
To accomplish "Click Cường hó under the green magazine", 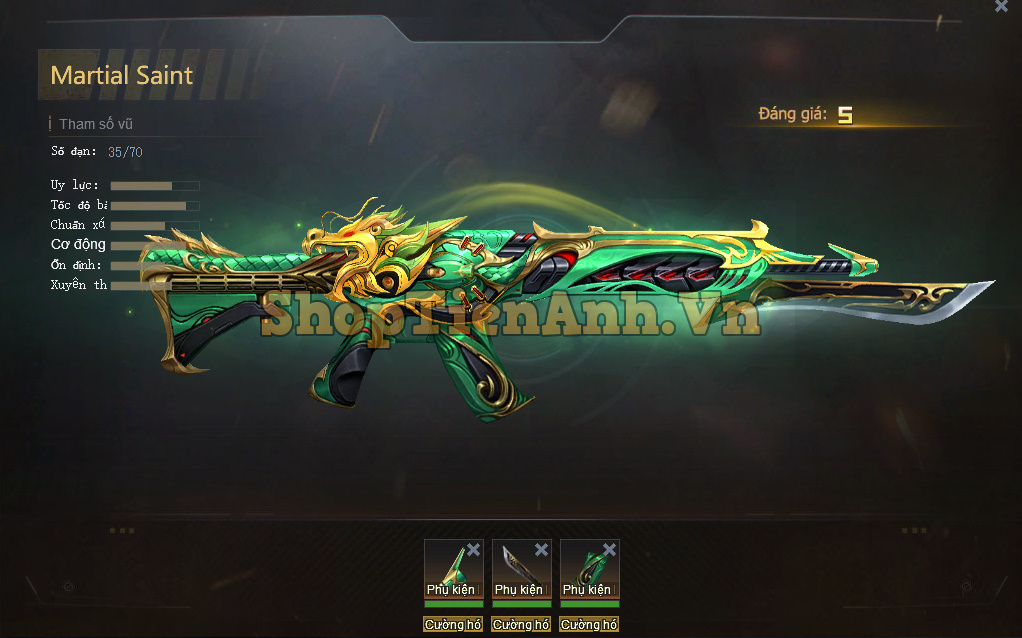I will pyautogui.click(x=589, y=625).
